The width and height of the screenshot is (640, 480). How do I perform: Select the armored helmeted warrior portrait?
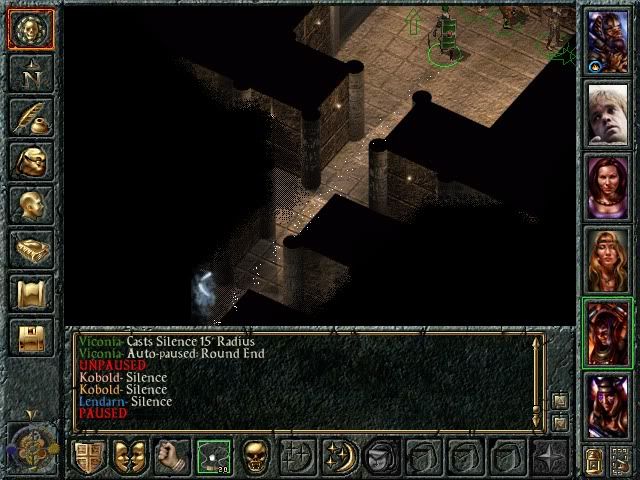(608, 39)
